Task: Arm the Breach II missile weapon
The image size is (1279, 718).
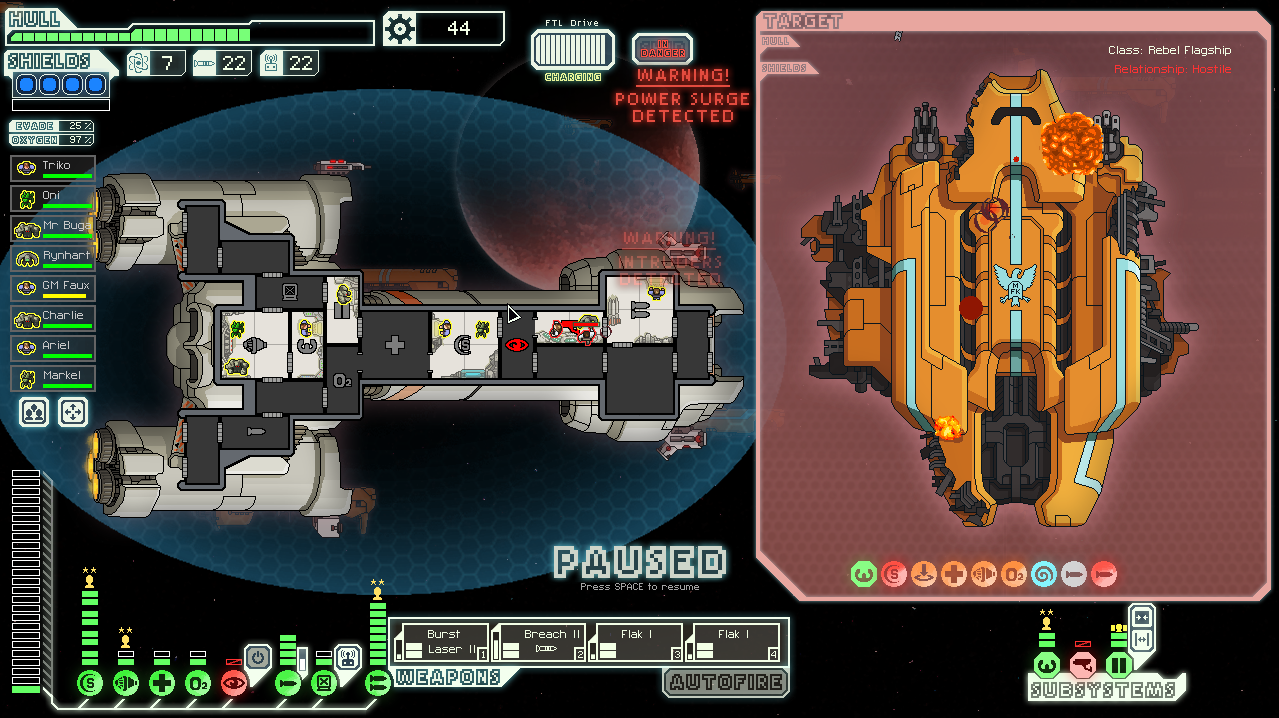Action: point(539,642)
